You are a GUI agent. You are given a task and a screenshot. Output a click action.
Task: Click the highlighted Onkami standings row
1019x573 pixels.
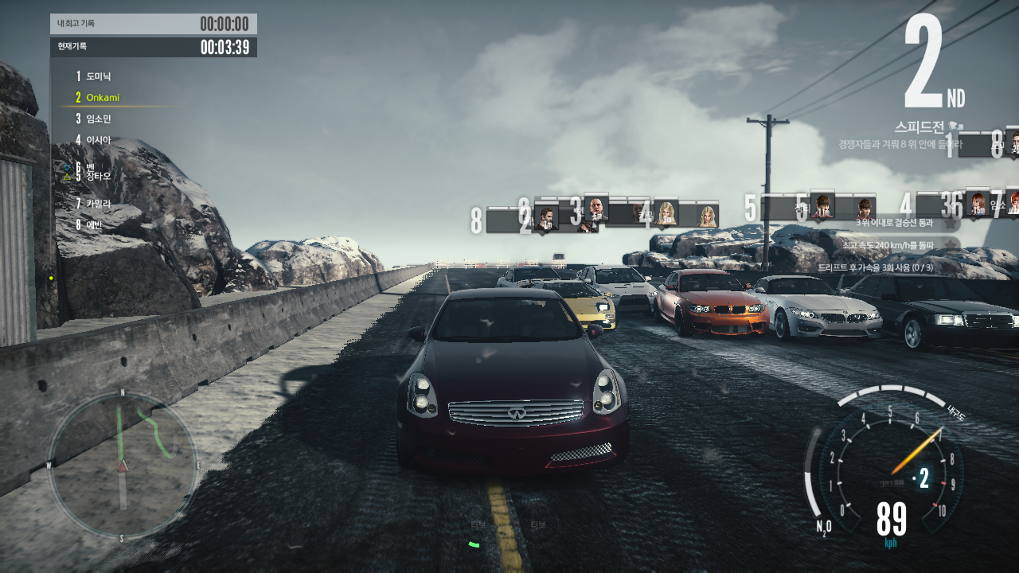pos(105,97)
